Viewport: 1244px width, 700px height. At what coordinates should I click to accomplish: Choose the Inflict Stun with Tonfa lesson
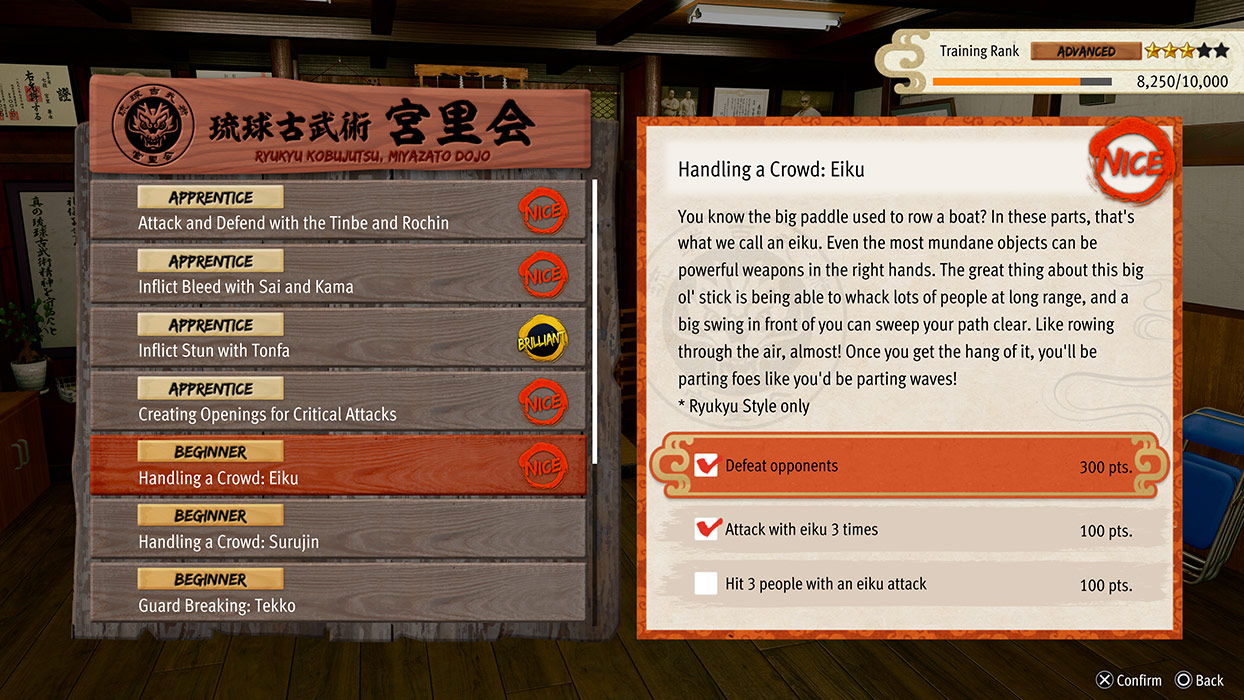click(x=338, y=339)
